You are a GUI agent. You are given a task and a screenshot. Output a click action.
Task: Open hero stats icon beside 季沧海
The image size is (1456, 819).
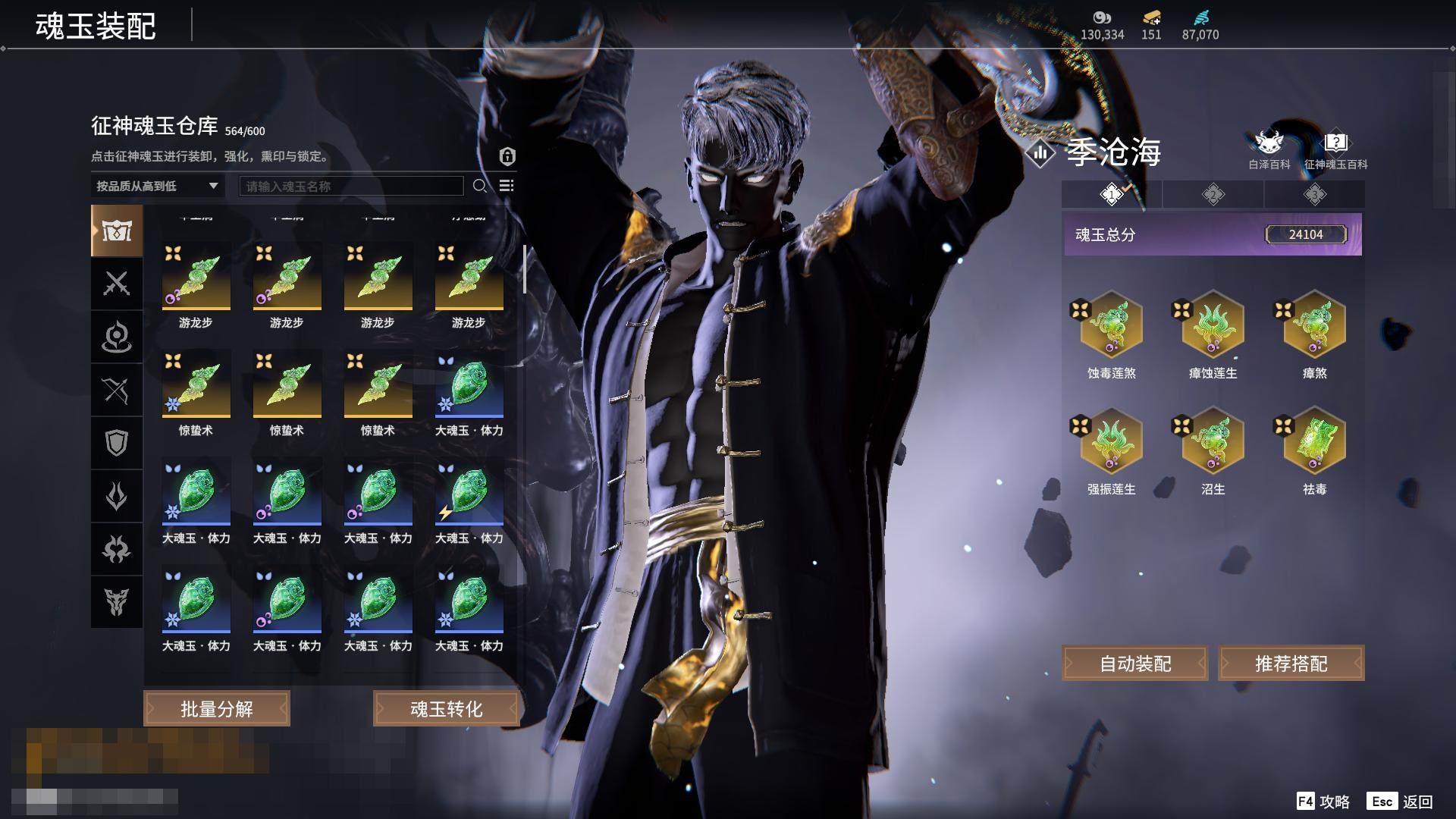click(x=1040, y=153)
